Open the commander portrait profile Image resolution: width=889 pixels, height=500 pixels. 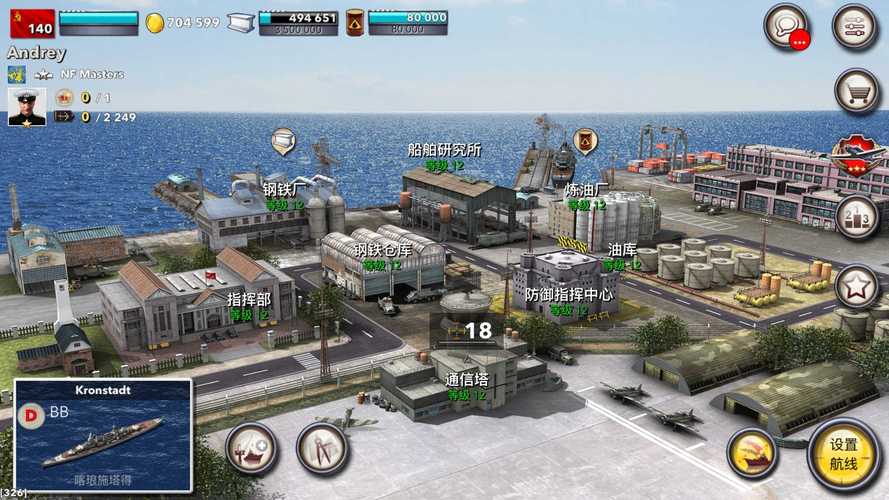27,106
